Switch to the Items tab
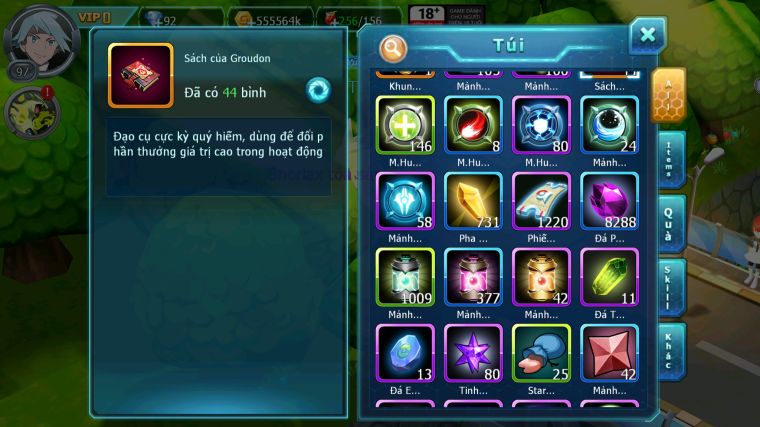 pos(671,160)
